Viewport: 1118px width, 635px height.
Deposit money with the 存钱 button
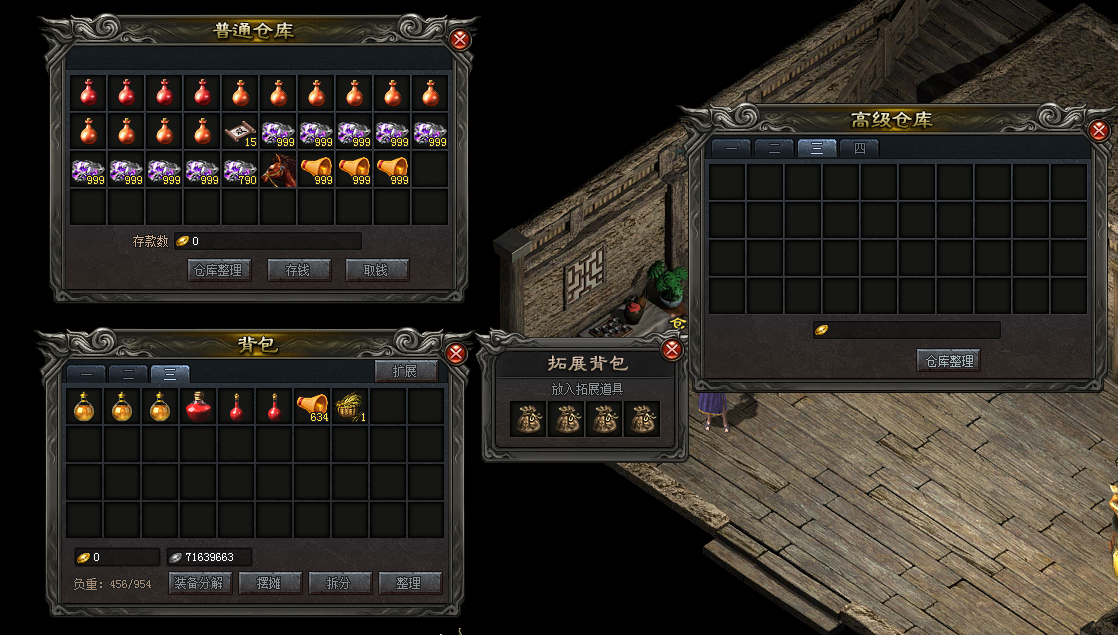pyautogui.click(x=299, y=270)
